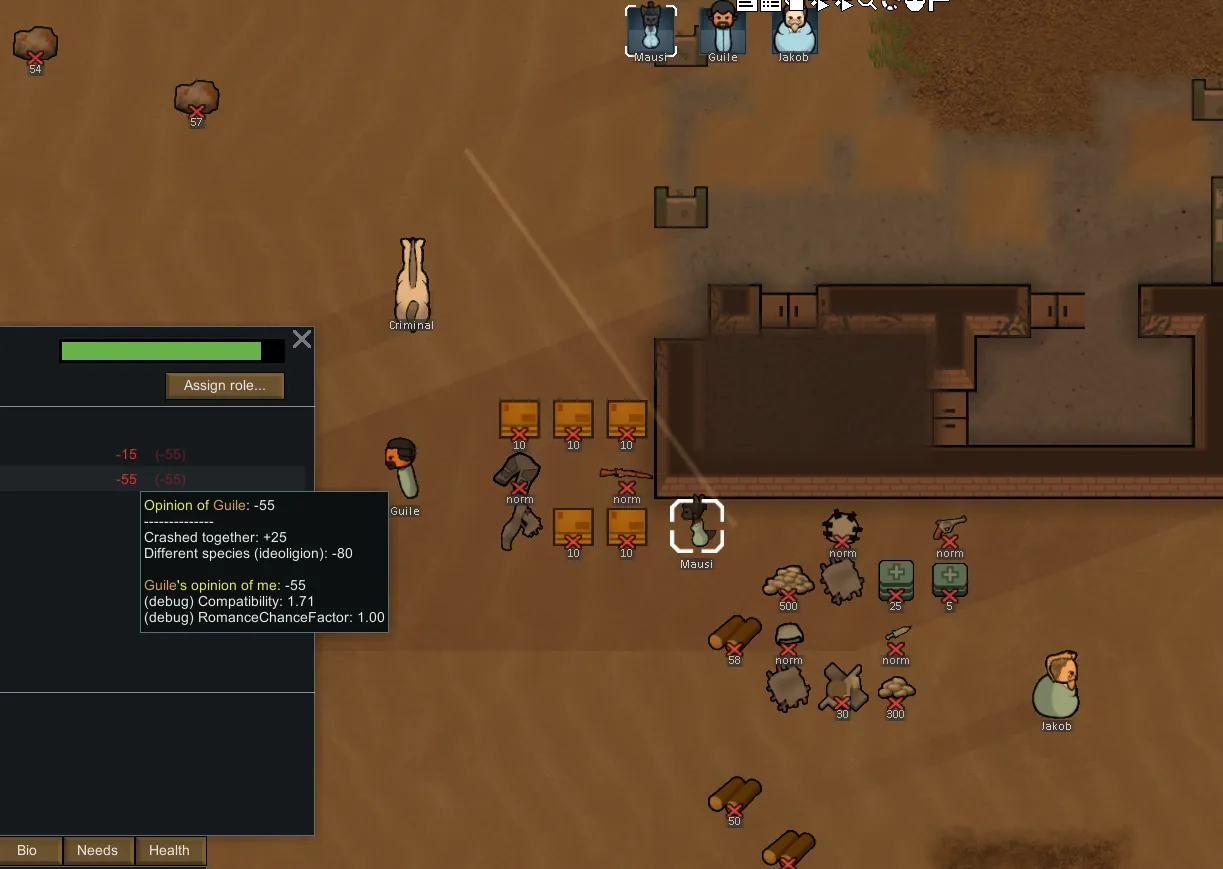Click the relation row showing -15 opinion

point(150,454)
